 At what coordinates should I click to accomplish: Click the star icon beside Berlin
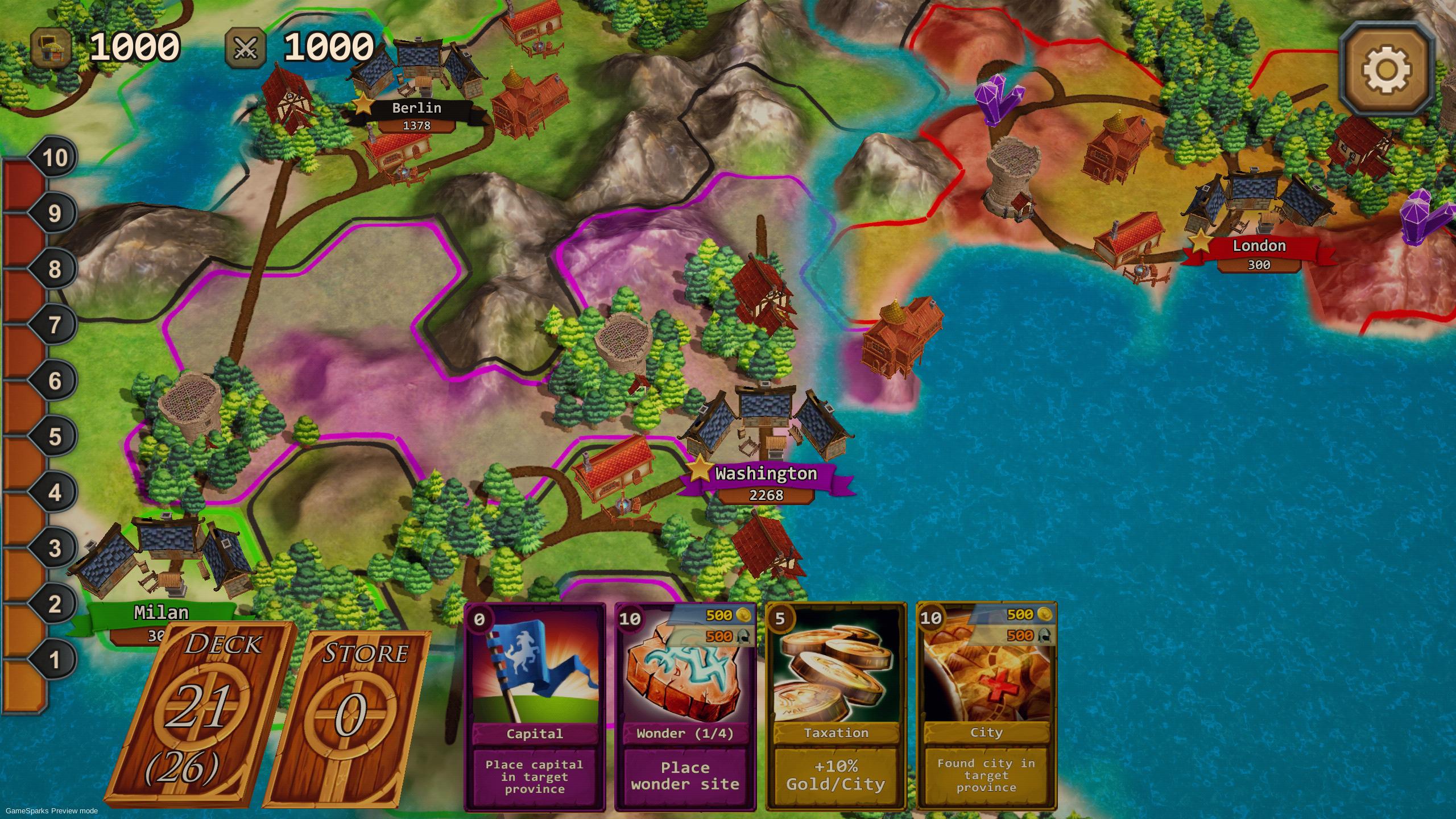click(362, 105)
